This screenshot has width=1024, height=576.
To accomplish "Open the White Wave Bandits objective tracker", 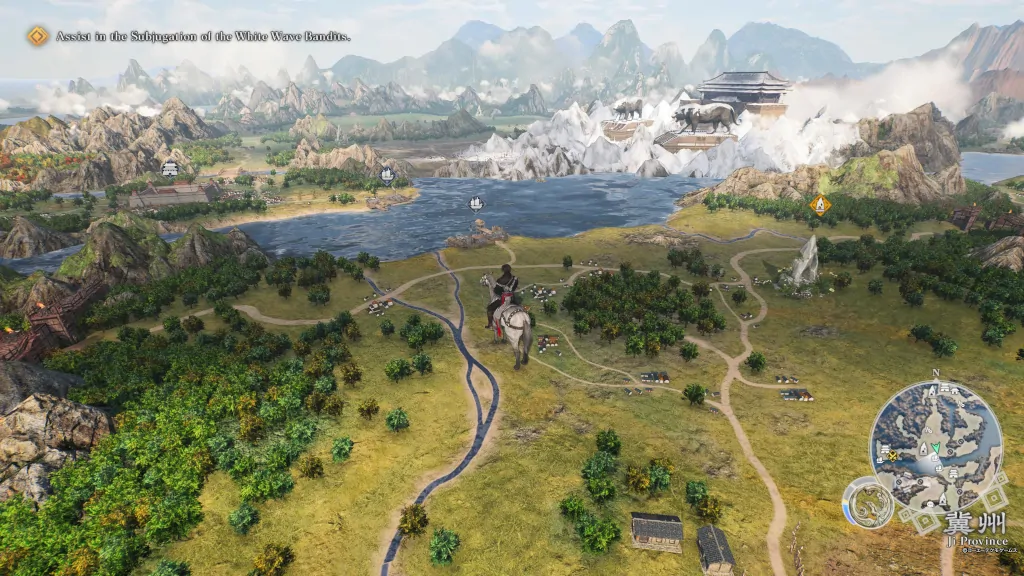I will [x=38, y=37].
